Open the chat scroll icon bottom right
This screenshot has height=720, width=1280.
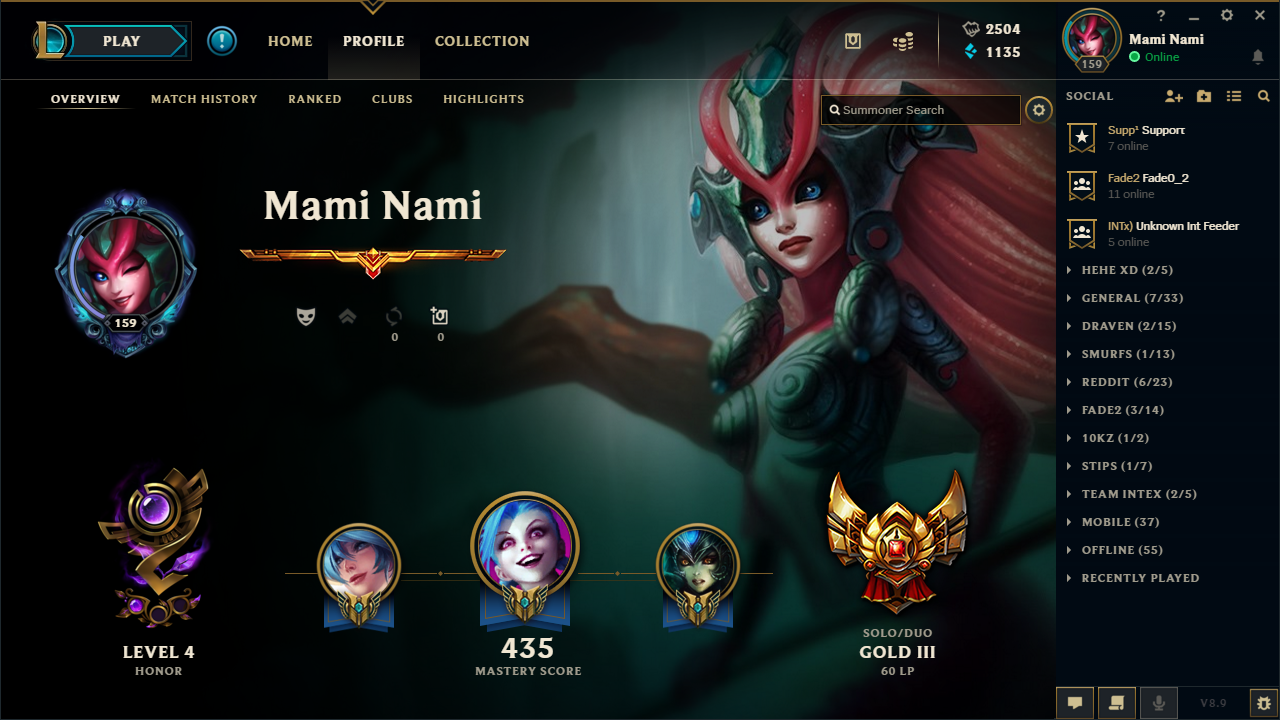(1116, 702)
